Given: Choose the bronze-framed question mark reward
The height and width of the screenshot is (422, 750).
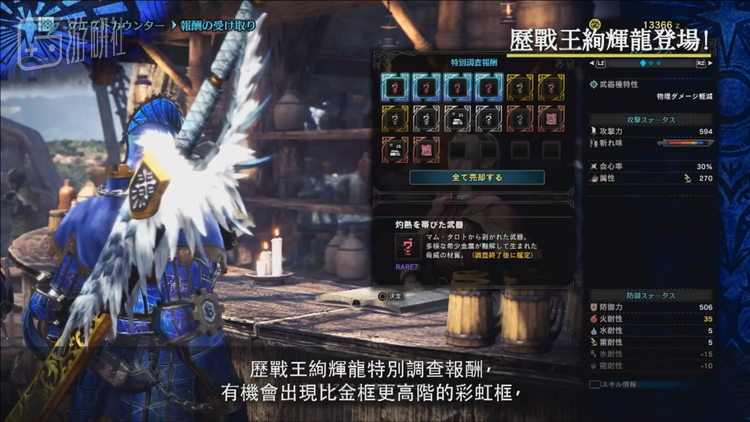Looking at the screenshot, I should pyautogui.click(x=520, y=119).
